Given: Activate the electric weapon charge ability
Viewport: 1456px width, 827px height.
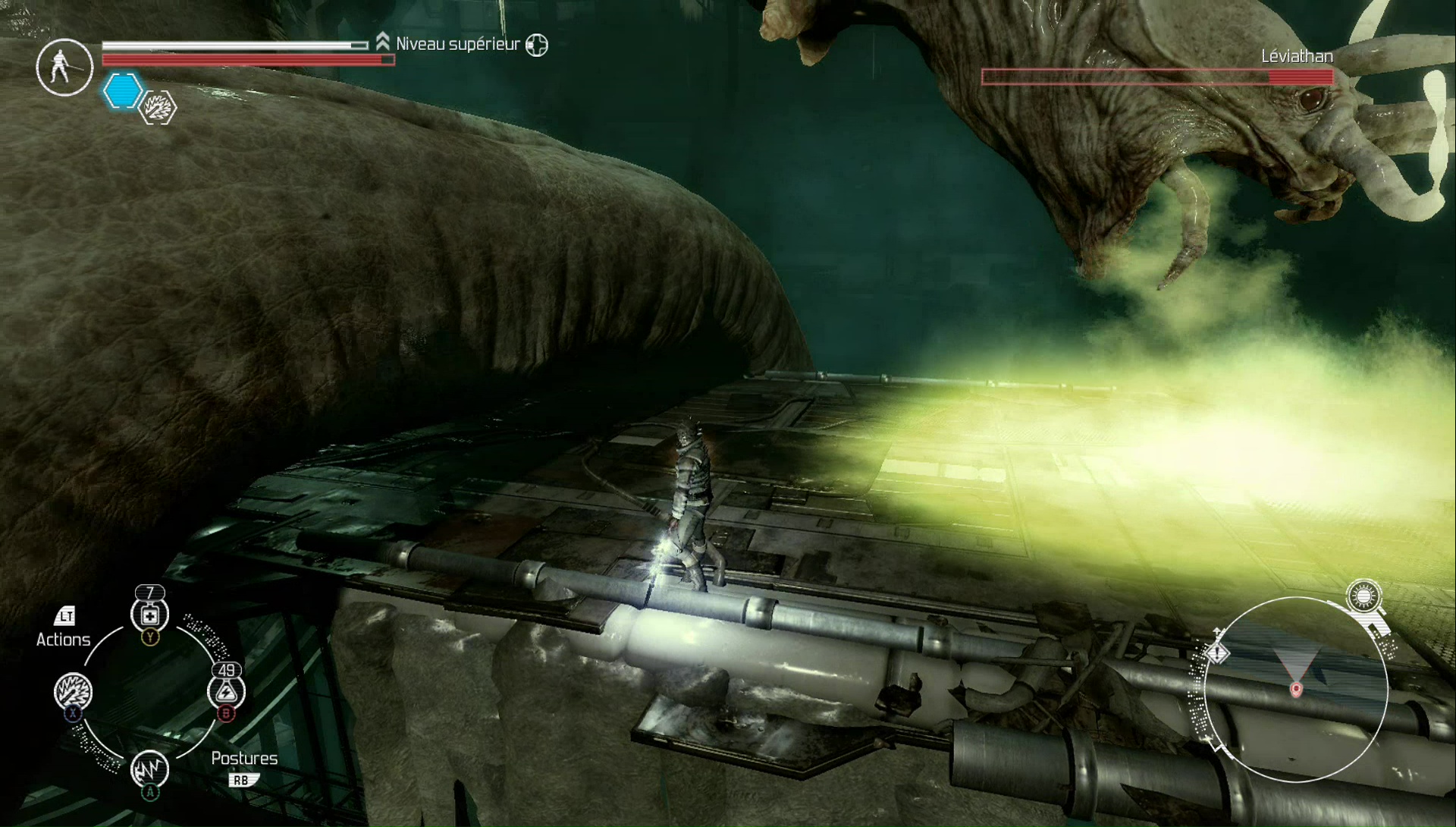Looking at the screenshot, I should (x=73, y=692).
